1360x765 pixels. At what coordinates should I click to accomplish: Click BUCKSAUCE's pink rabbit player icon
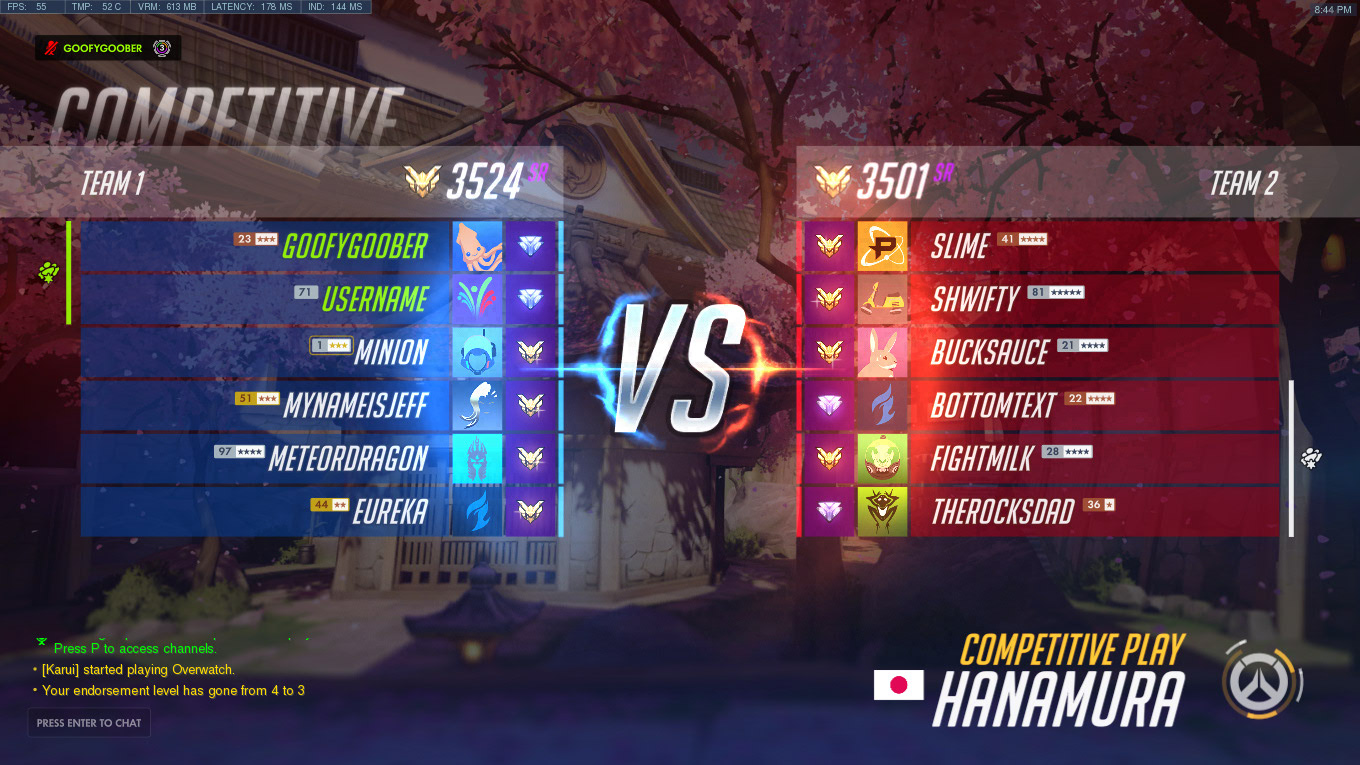pyautogui.click(x=882, y=352)
